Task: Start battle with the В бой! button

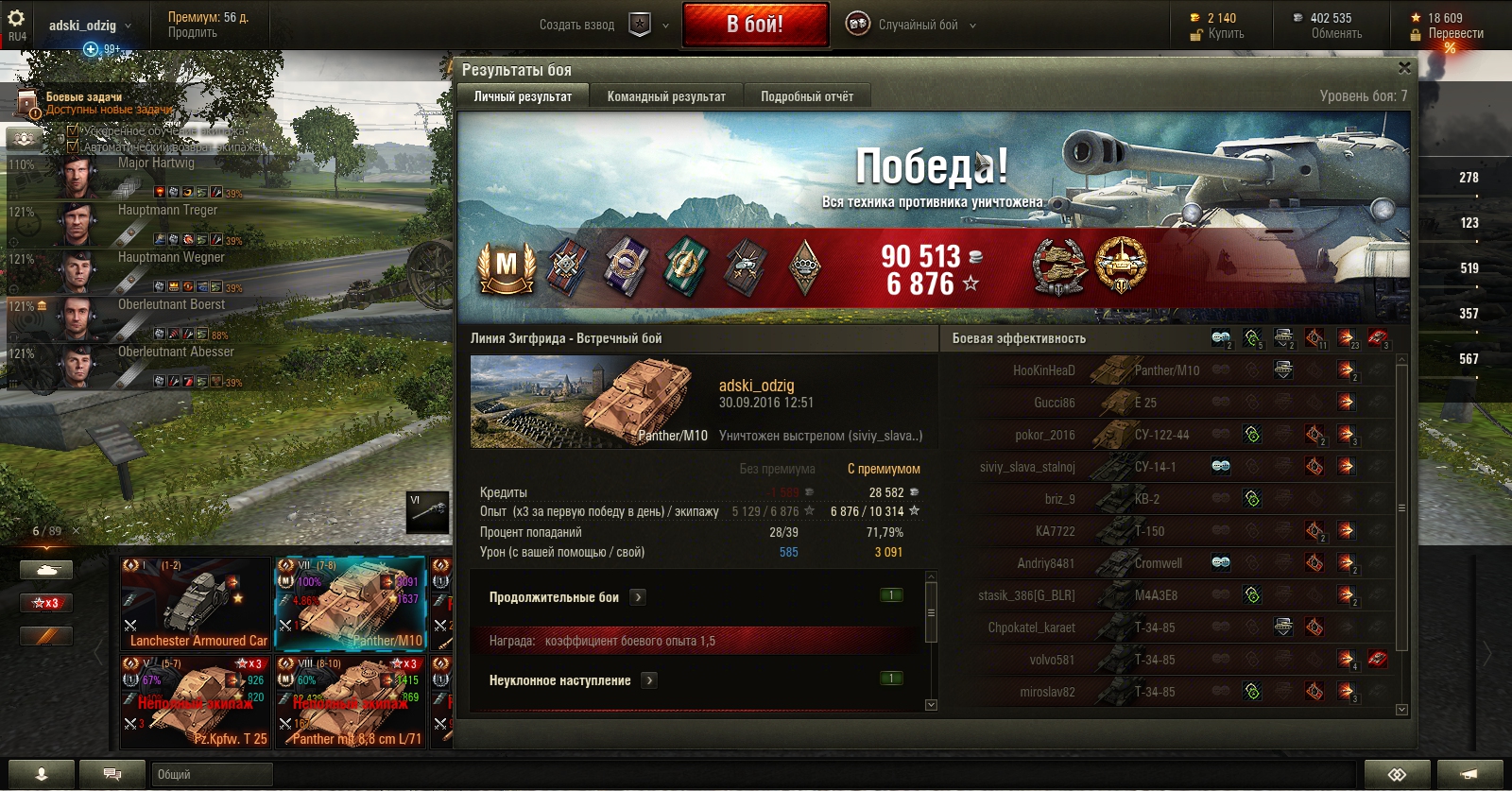Action: tap(755, 25)
